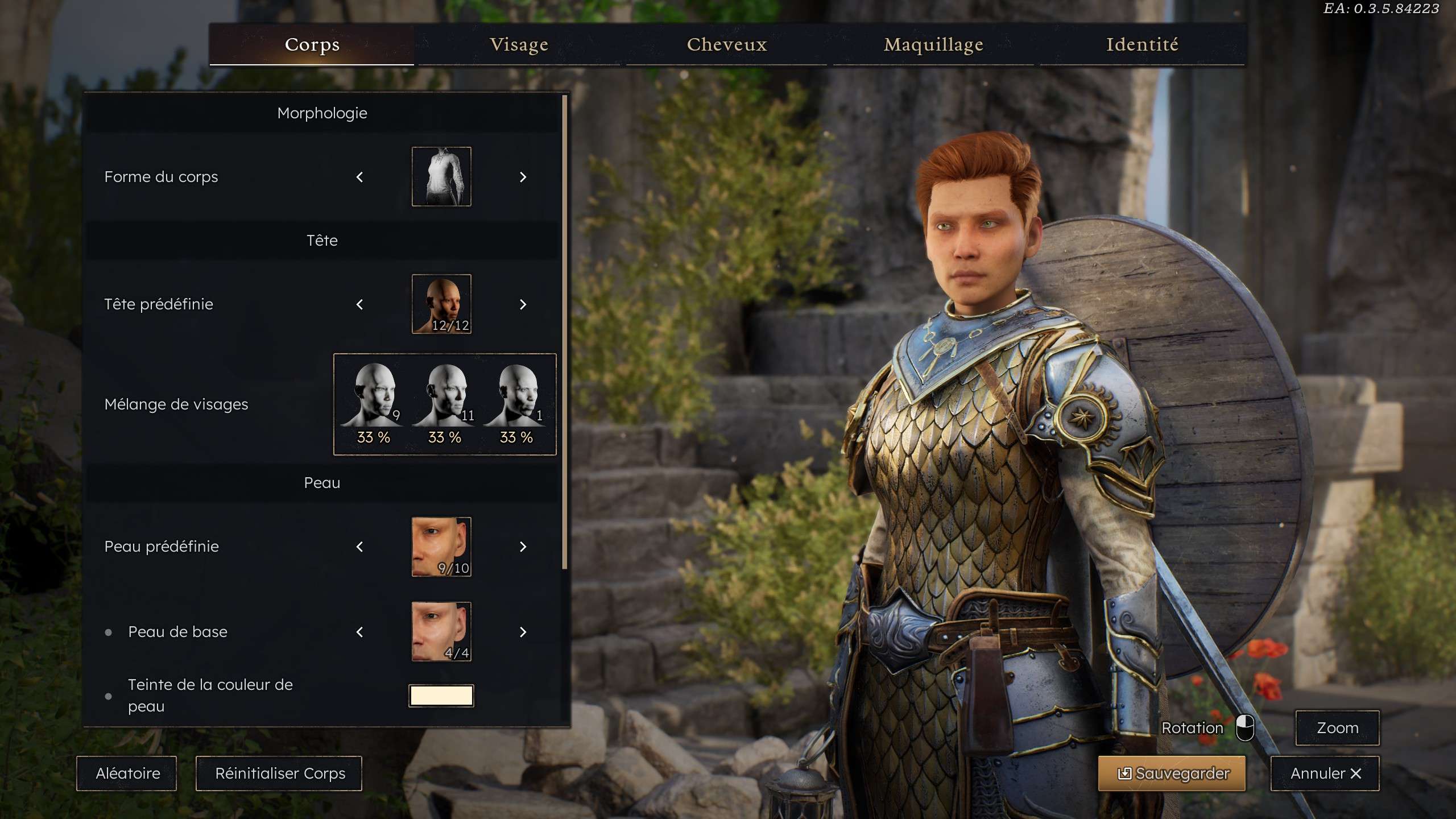
Task: Advance to next Peau prédéfinie preset
Action: point(523,547)
